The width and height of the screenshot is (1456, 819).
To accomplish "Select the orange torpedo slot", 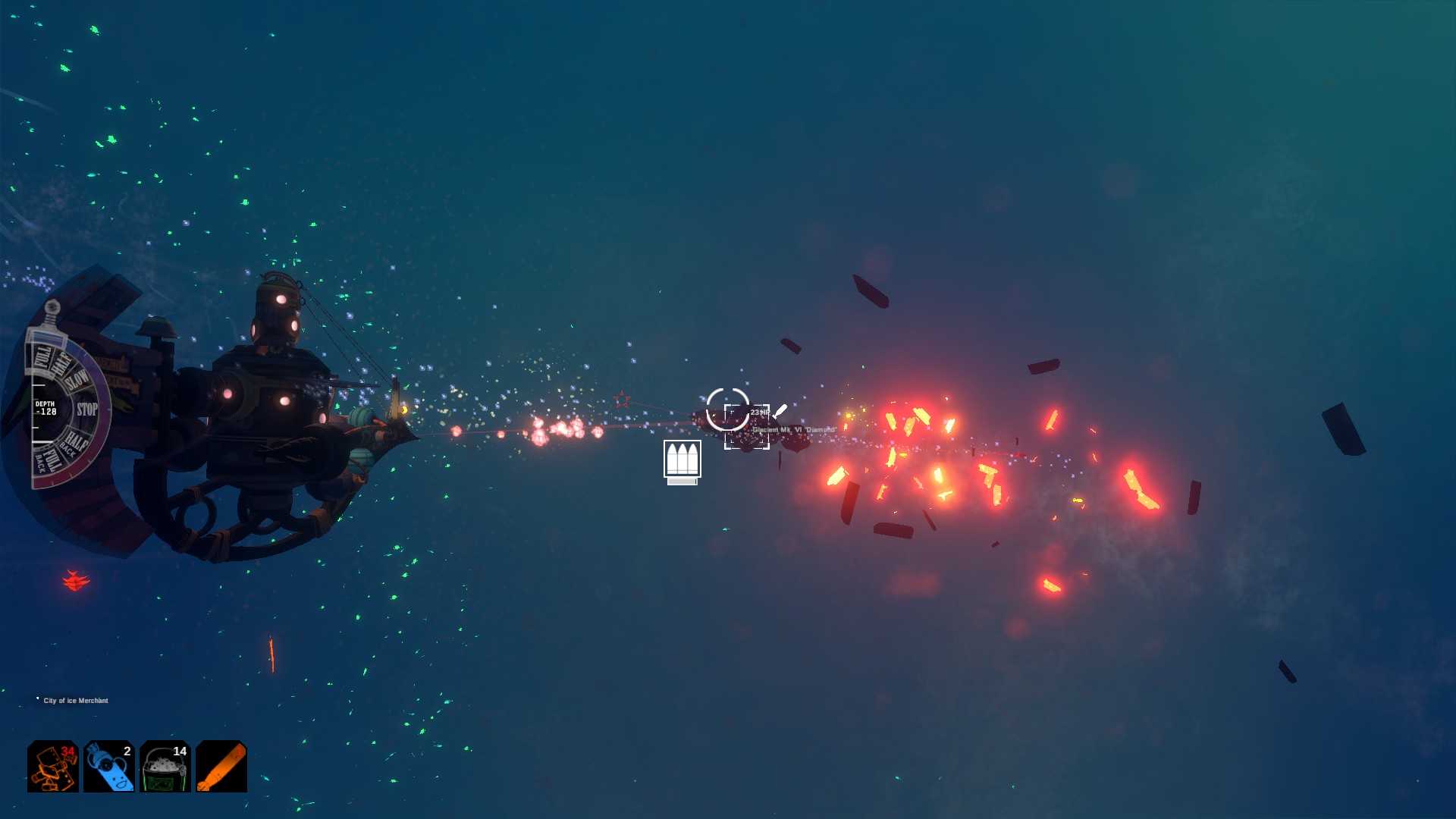I will [x=221, y=767].
